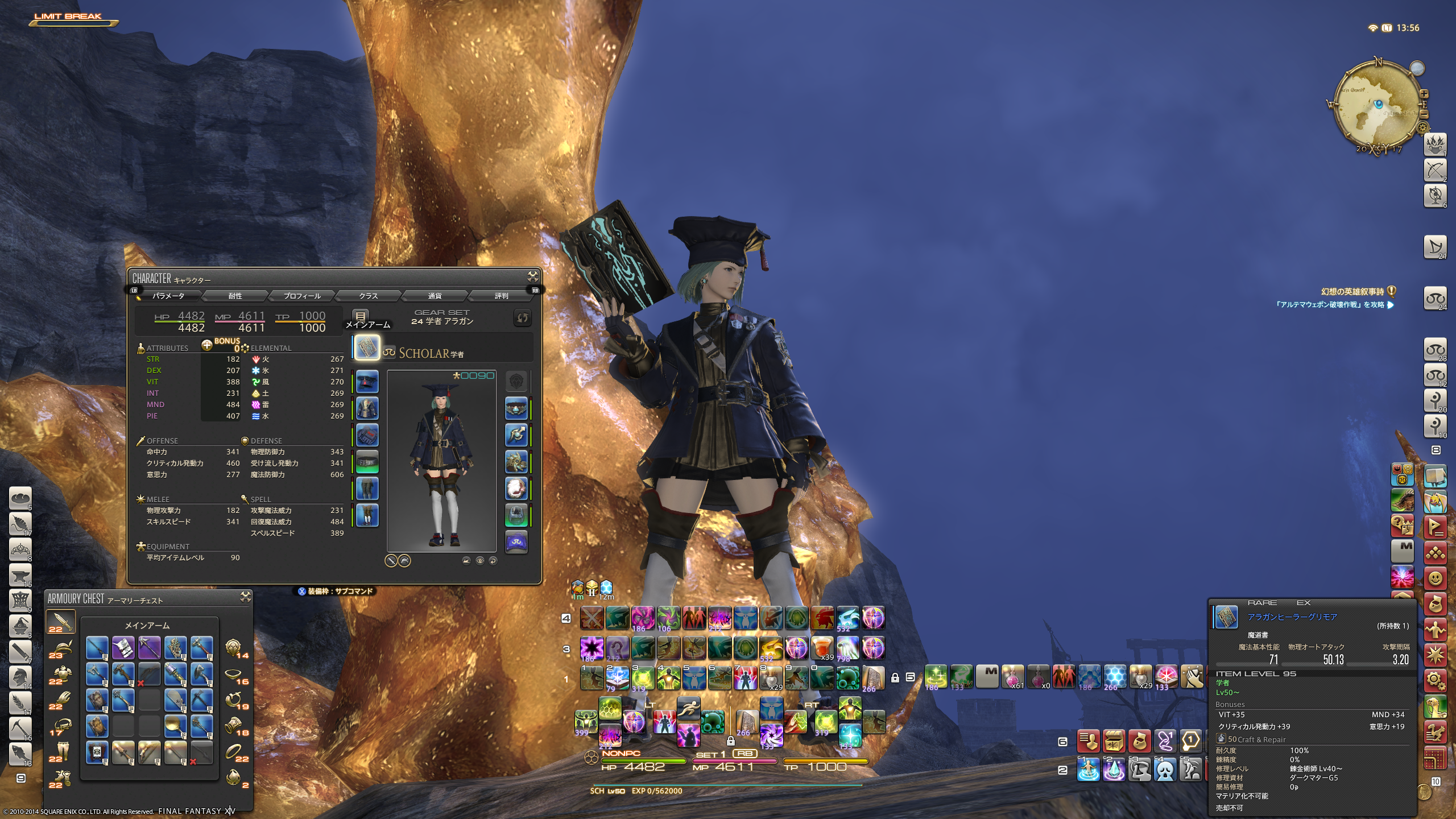Click the equipped body coat slot
The width and height of the screenshot is (1456, 819).
367,408
